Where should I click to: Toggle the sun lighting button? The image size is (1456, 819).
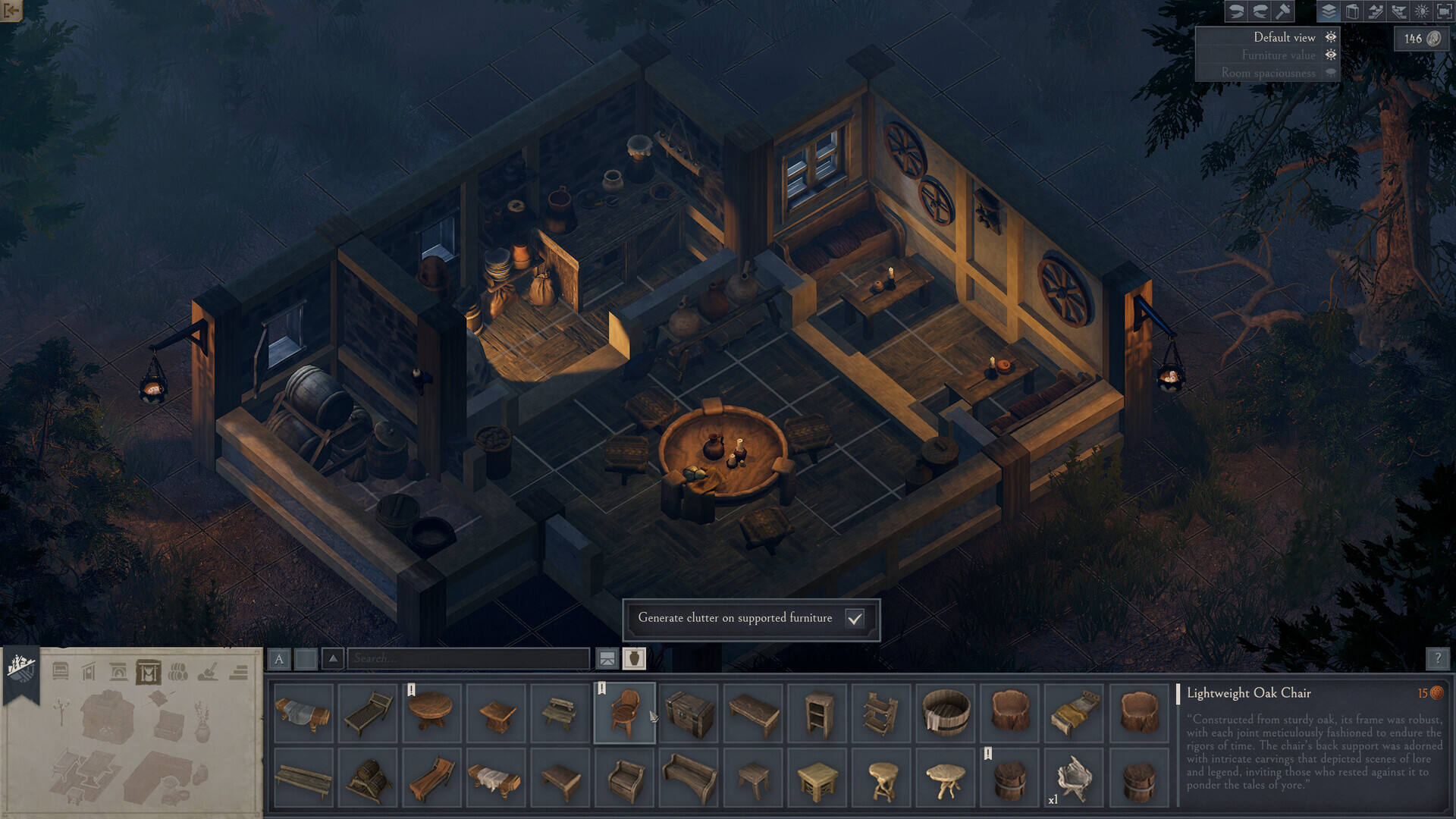click(x=1422, y=11)
